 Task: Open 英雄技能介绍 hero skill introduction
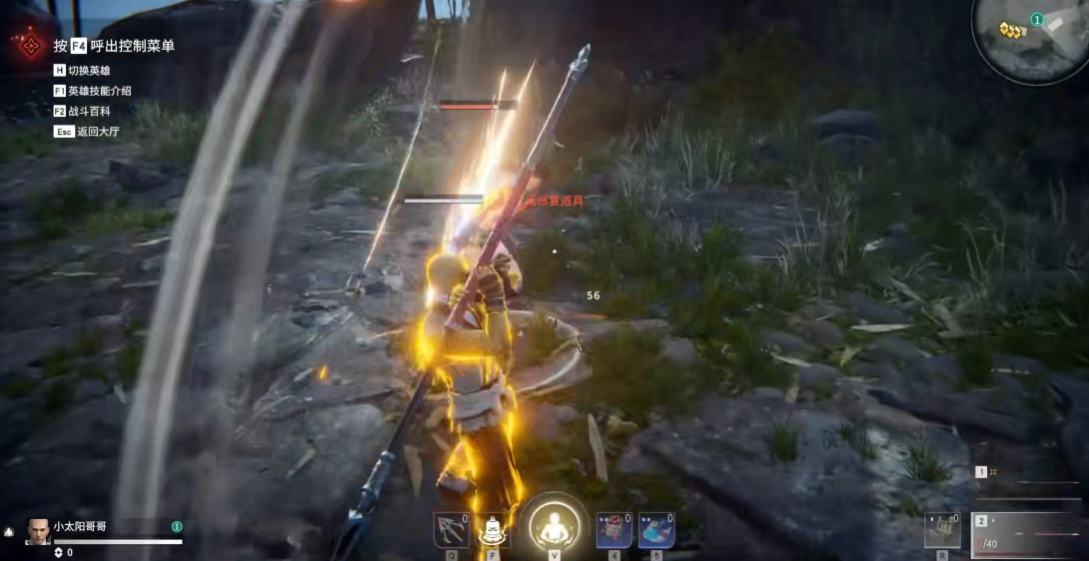click(98, 91)
